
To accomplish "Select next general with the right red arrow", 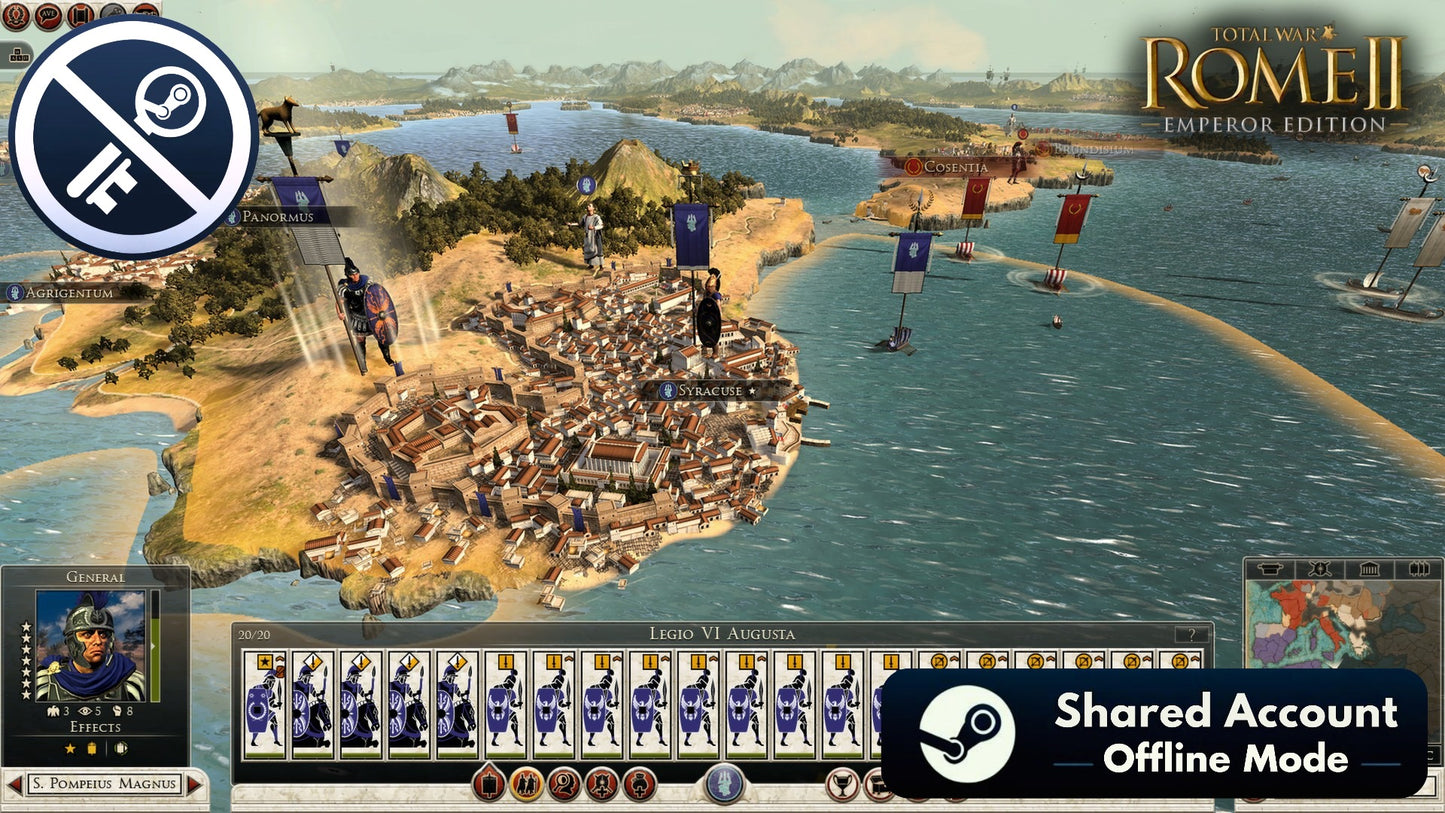I will [194, 784].
